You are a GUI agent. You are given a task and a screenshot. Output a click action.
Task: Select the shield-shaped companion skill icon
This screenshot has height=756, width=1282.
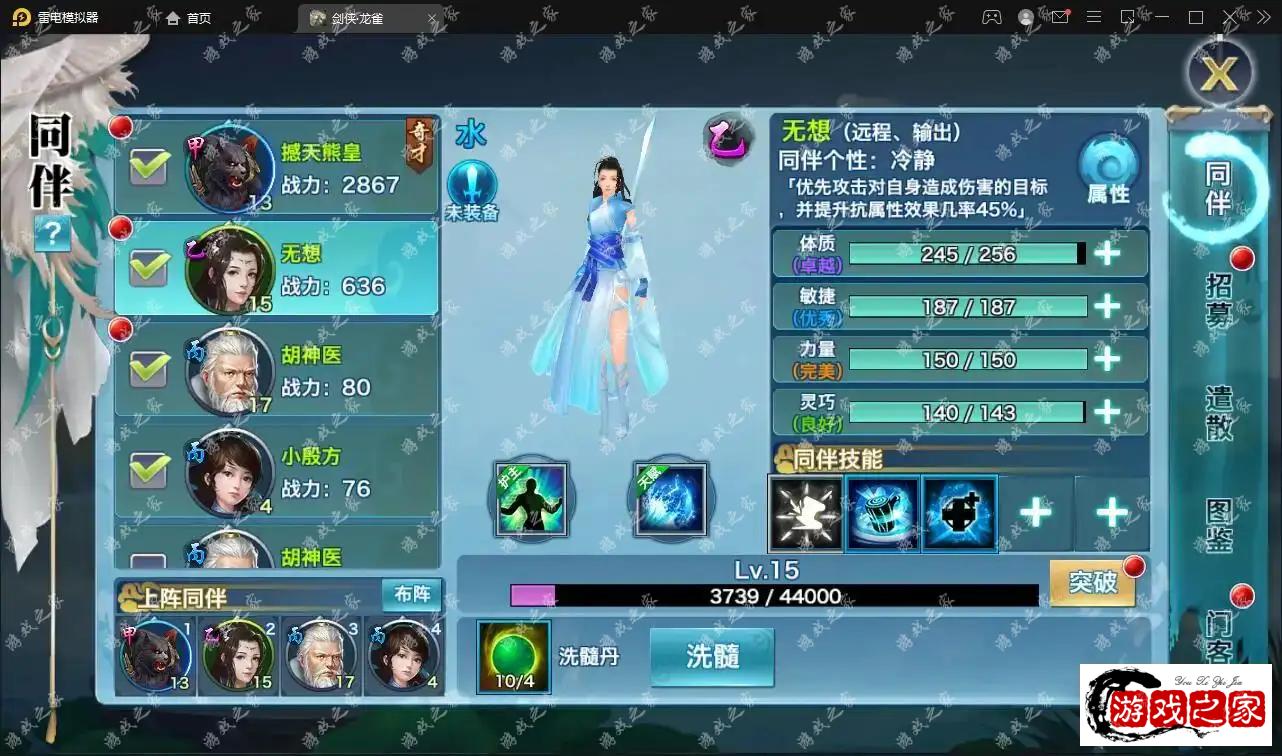pyautogui.click(x=959, y=514)
